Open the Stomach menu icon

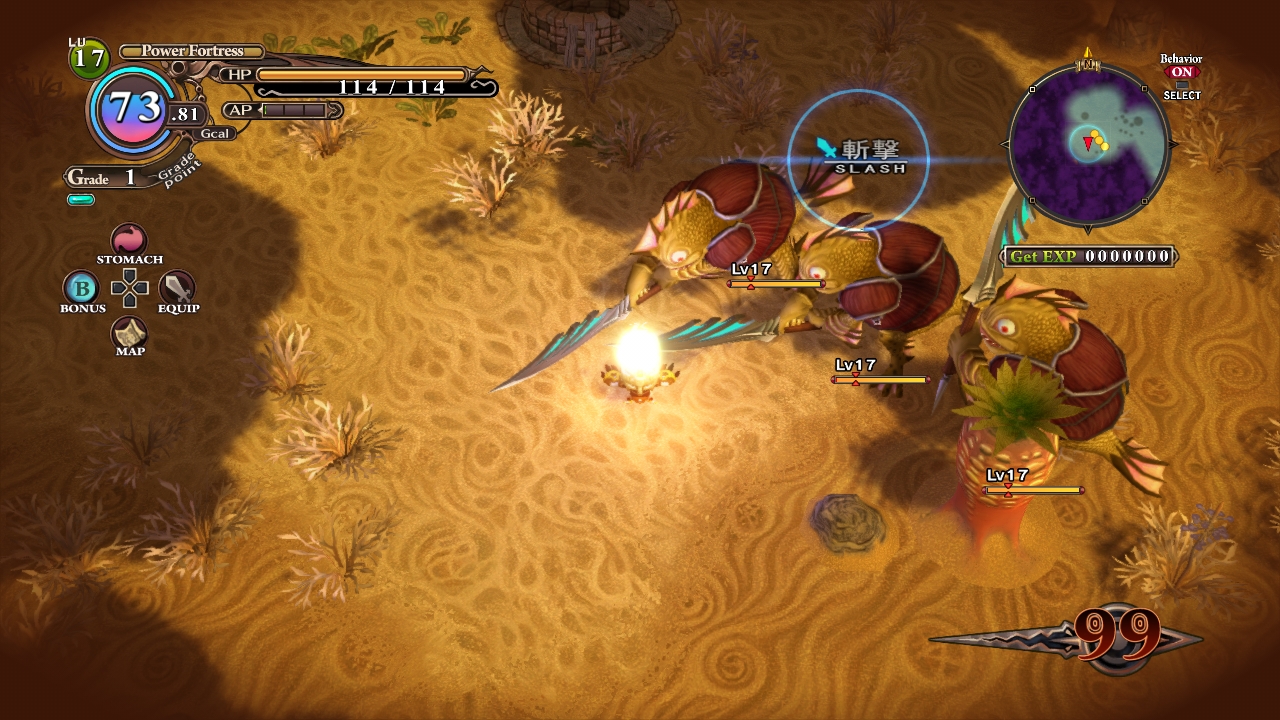[129, 240]
